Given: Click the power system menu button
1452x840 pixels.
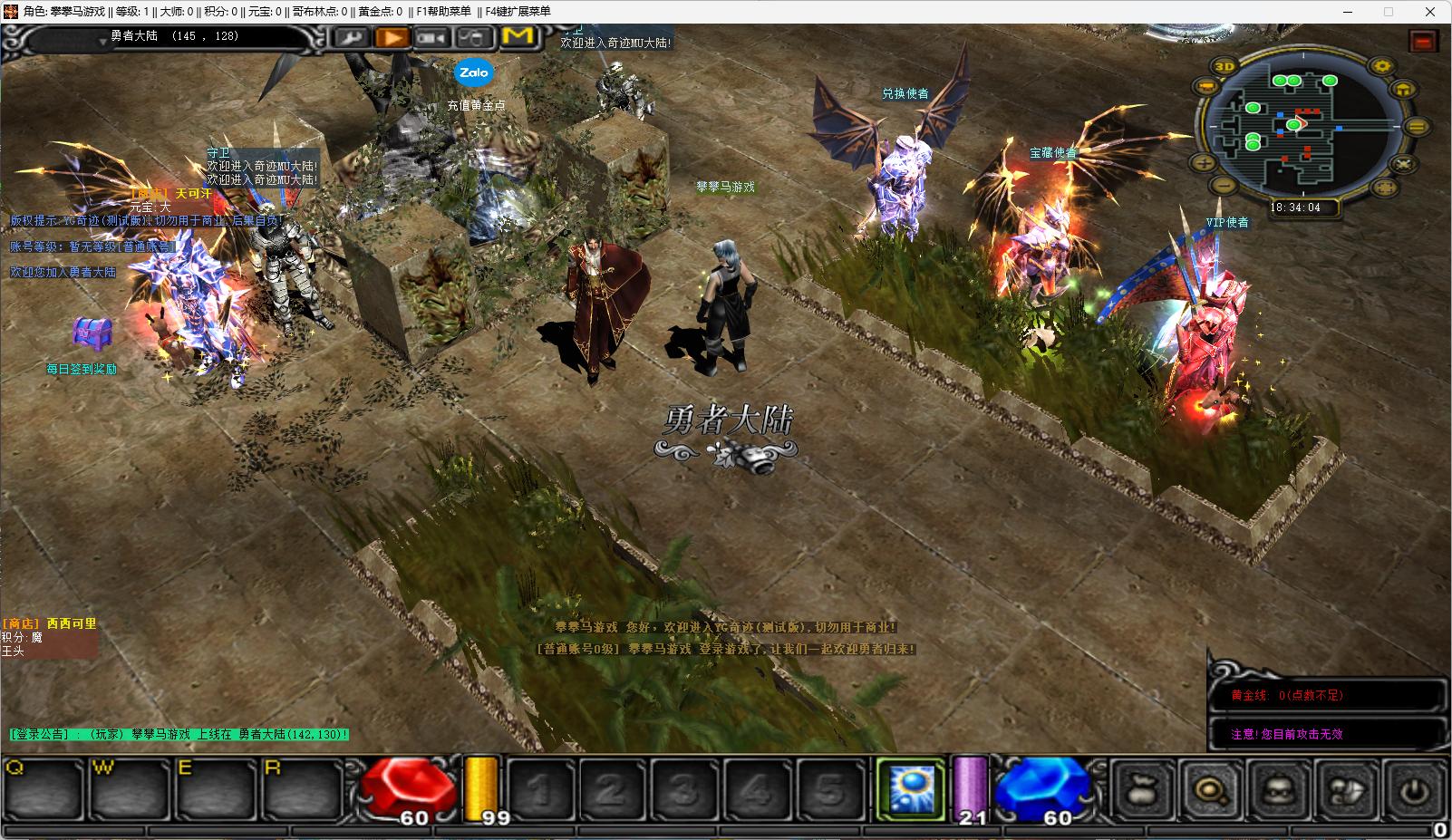Looking at the screenshot, I should (x=1415, y=789).
